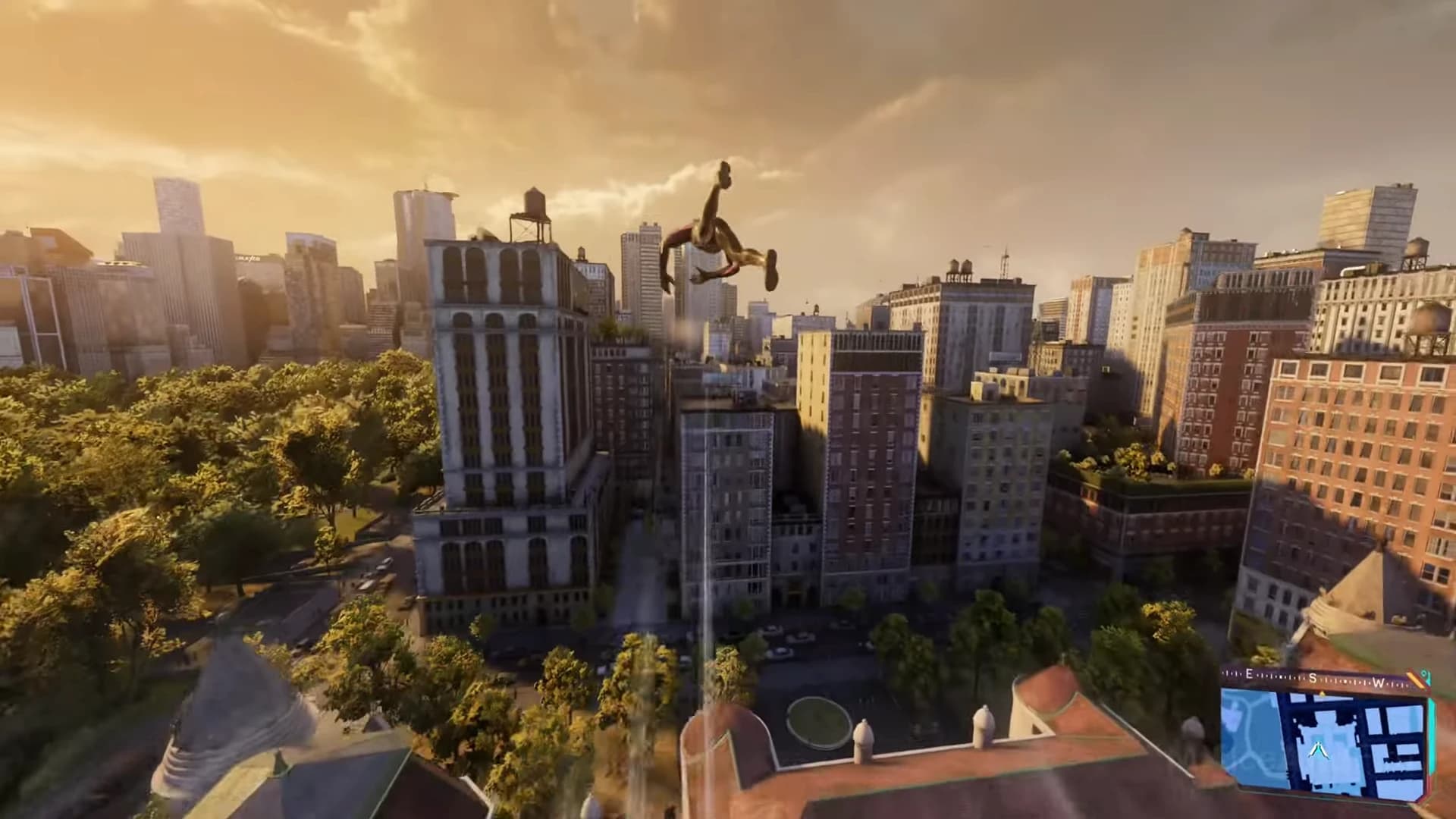This screenshot has width=1456, height=819.
Task: Click the yellow objective tick above the compass strip
Action: (x=1322, y=693)
